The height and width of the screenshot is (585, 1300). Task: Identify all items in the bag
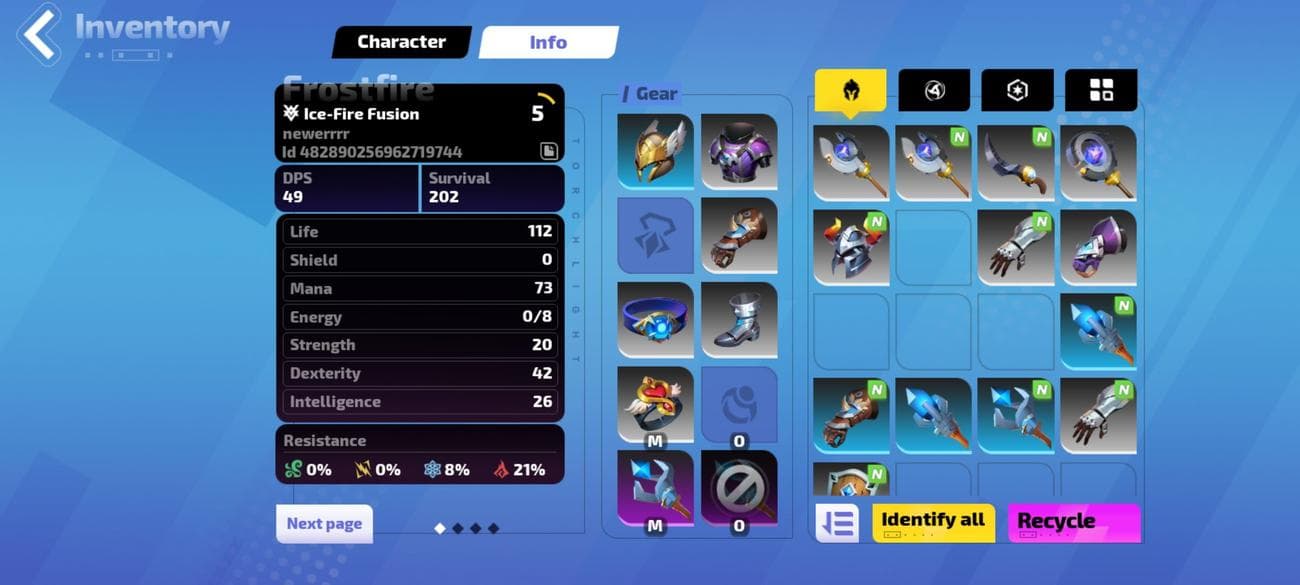[933, 522]
